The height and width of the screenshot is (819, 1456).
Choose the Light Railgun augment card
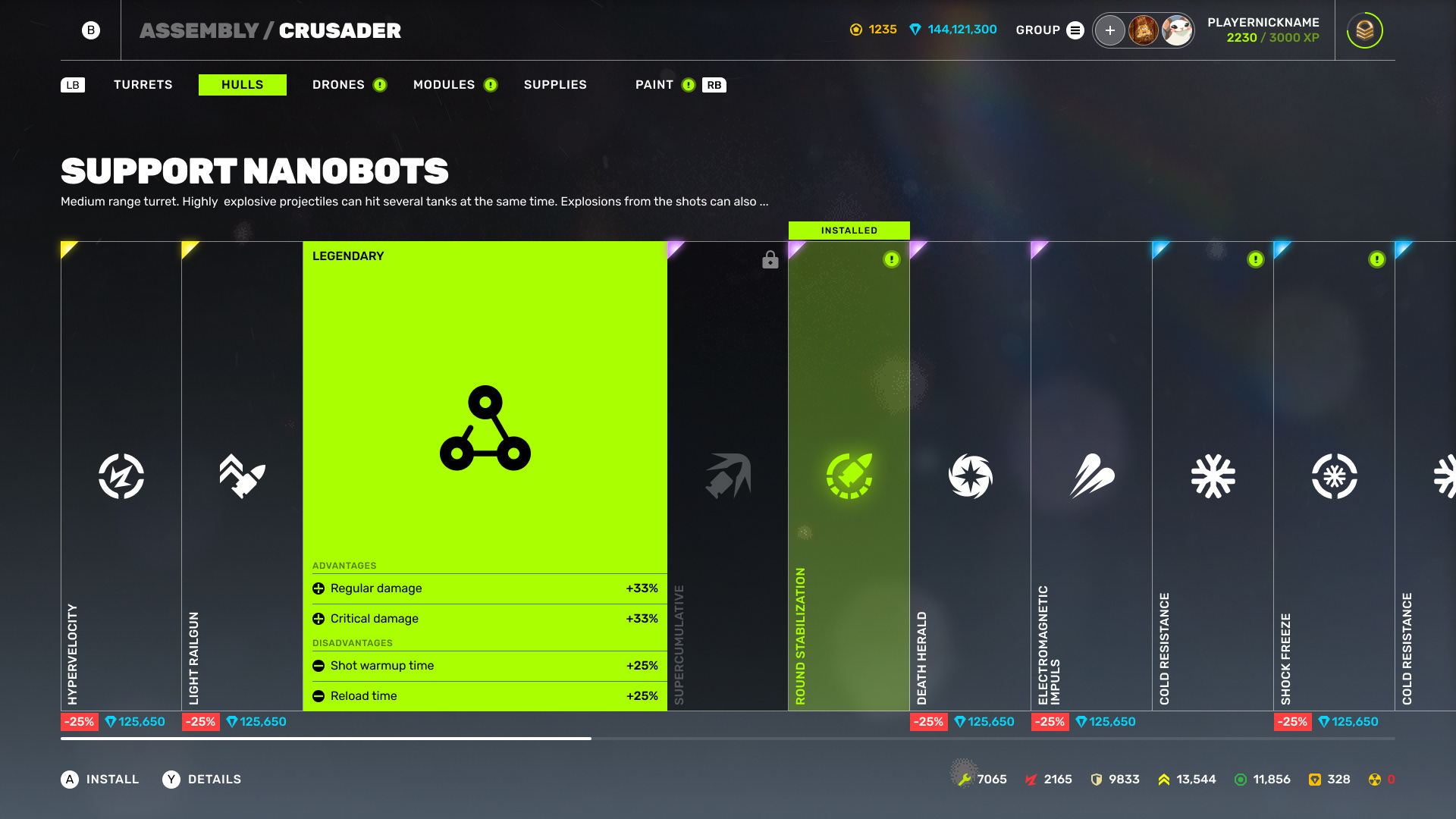click(x=243, y=476)
